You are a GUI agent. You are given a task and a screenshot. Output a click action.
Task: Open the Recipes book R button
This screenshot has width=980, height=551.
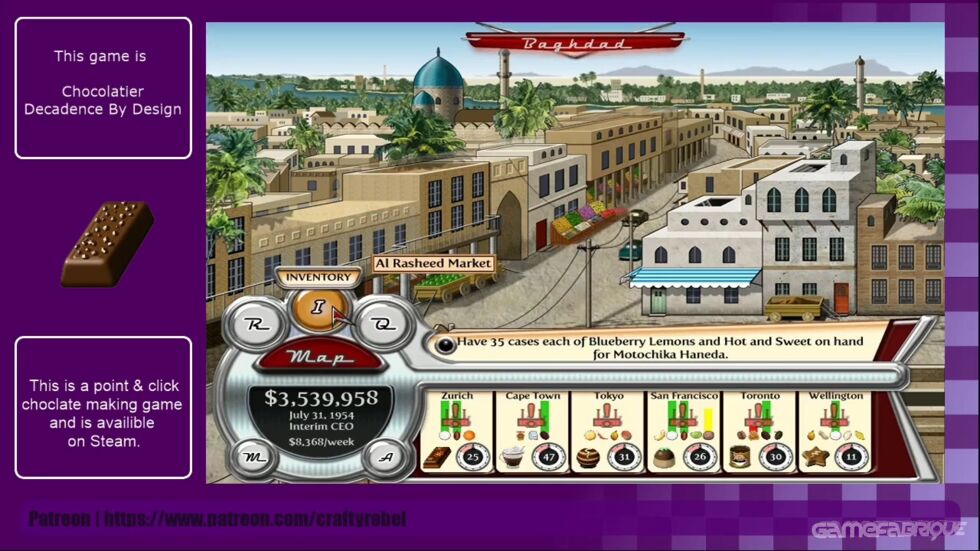coord(255,324)
